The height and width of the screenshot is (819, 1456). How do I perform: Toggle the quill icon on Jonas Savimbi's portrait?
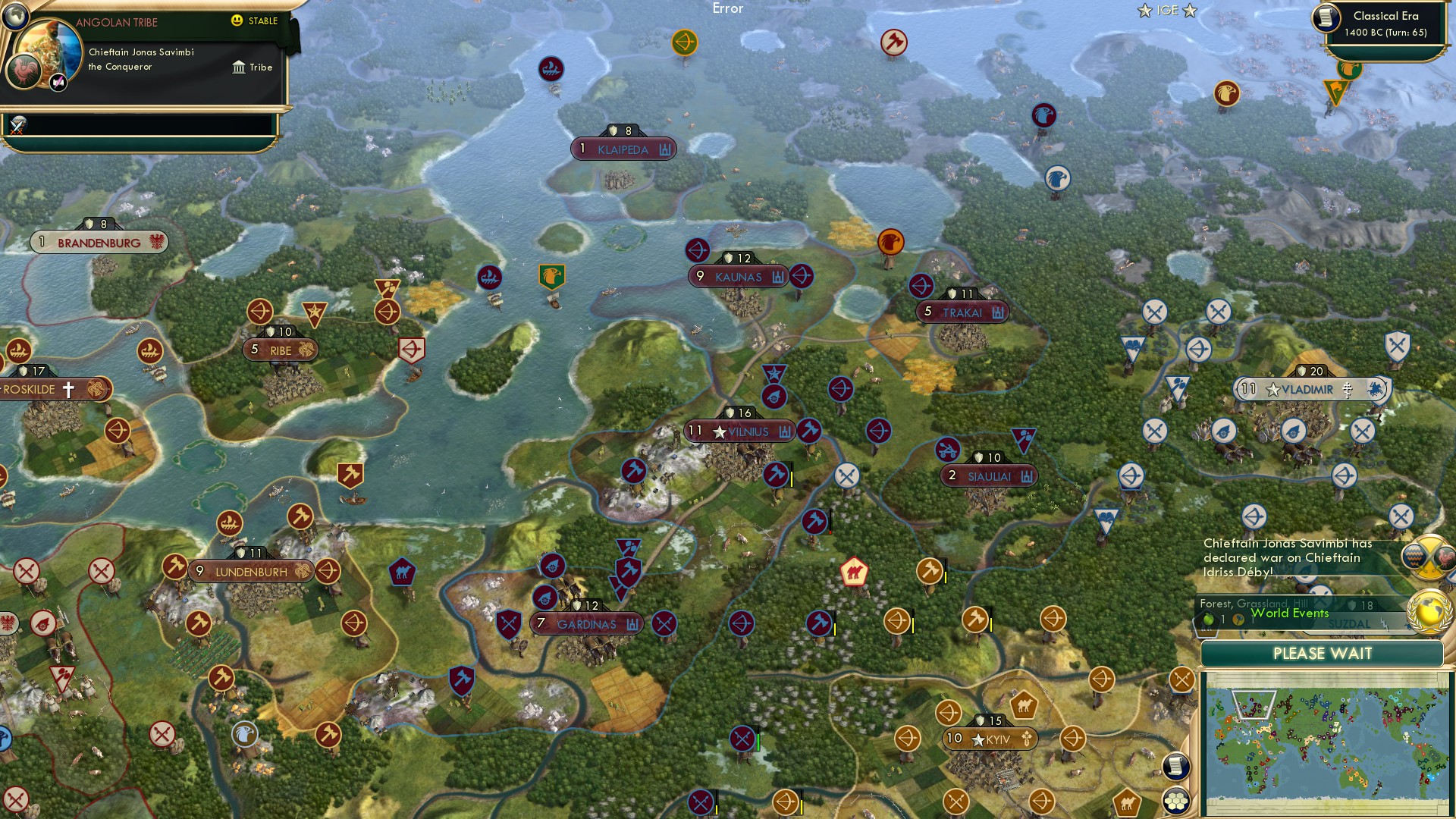(x=58, y=82)
